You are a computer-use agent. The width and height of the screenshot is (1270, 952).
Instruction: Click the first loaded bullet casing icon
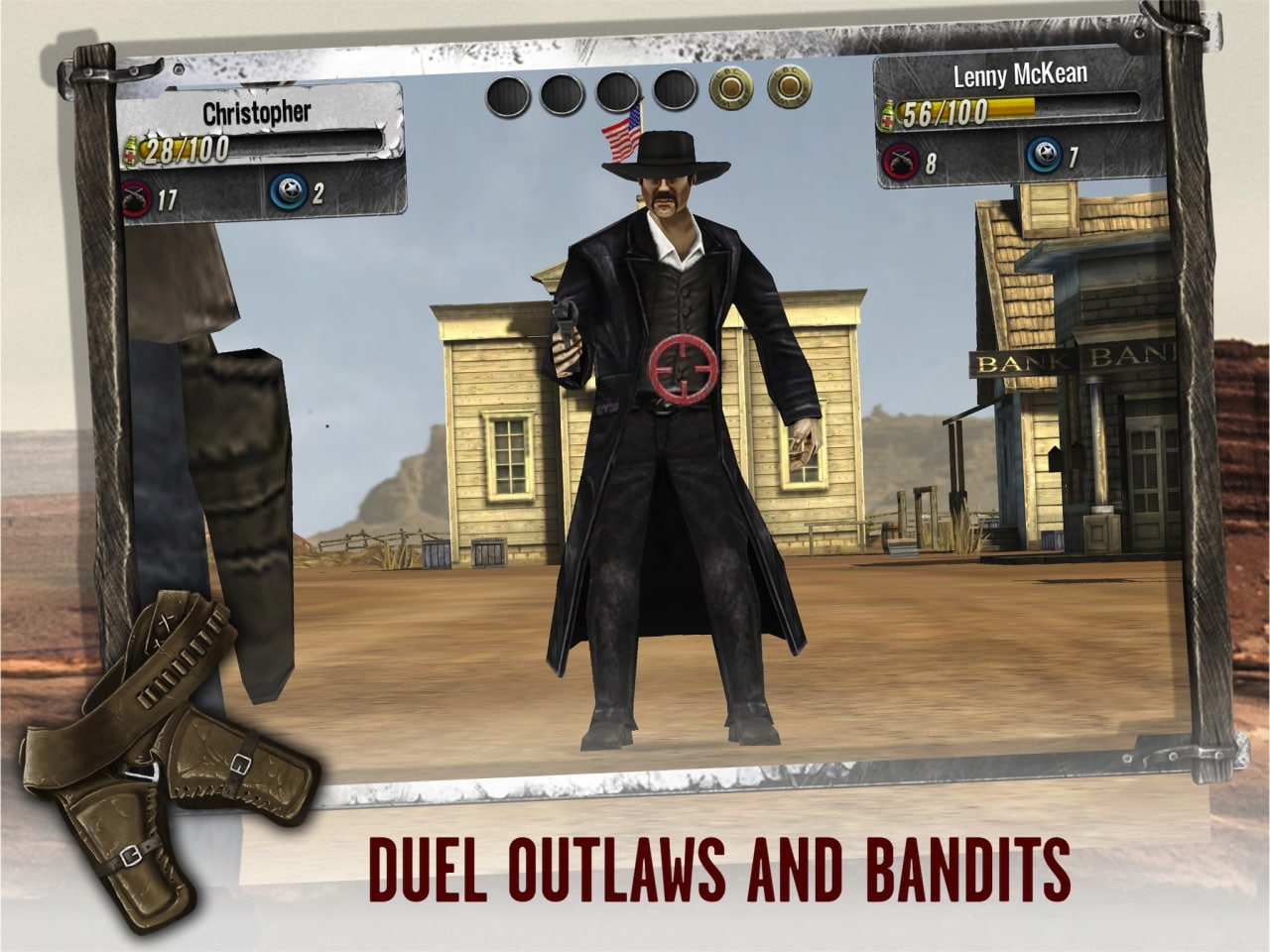pyautogui.click(x=729, y=92)
